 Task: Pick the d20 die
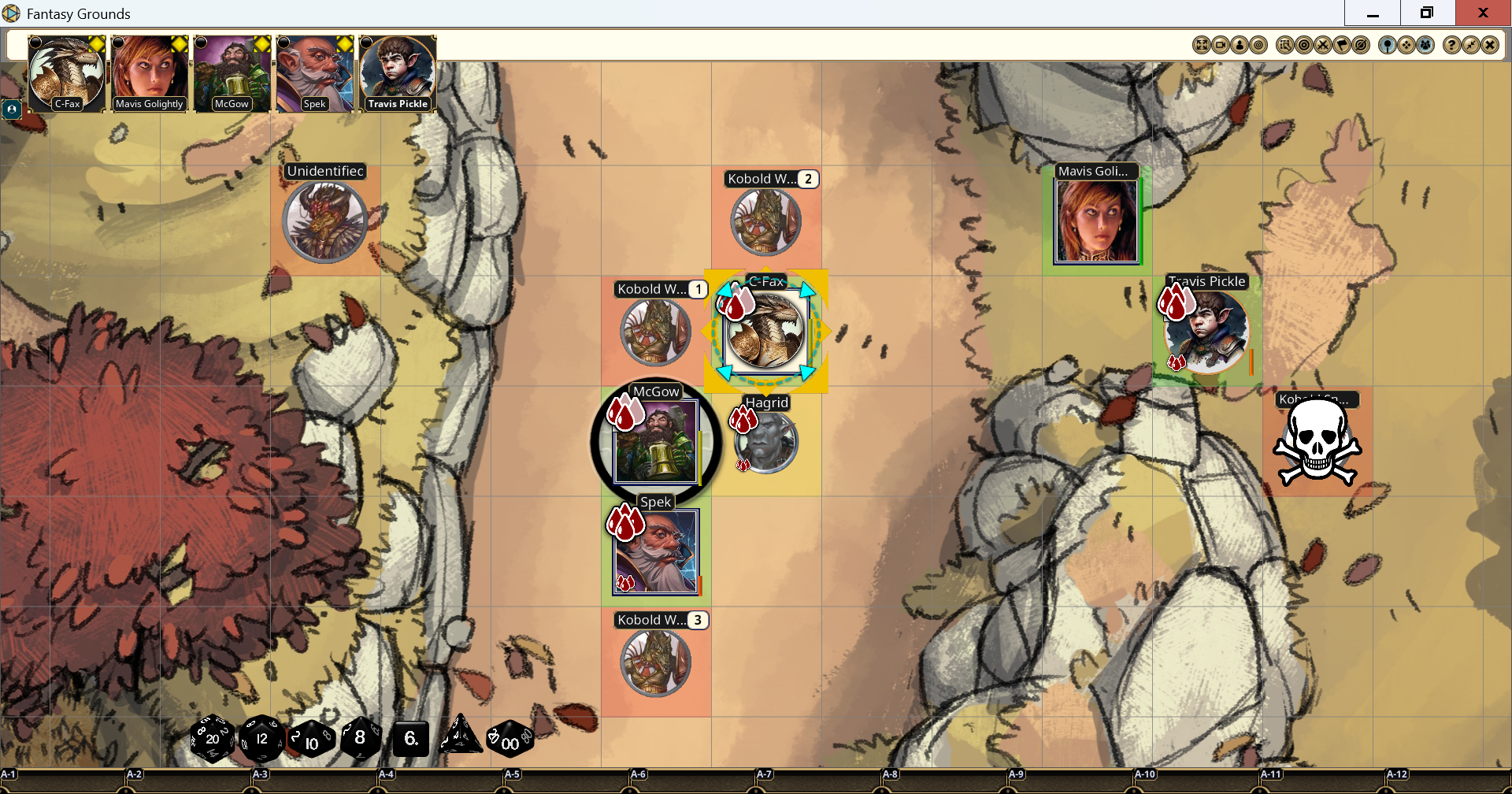coord(212,739)
